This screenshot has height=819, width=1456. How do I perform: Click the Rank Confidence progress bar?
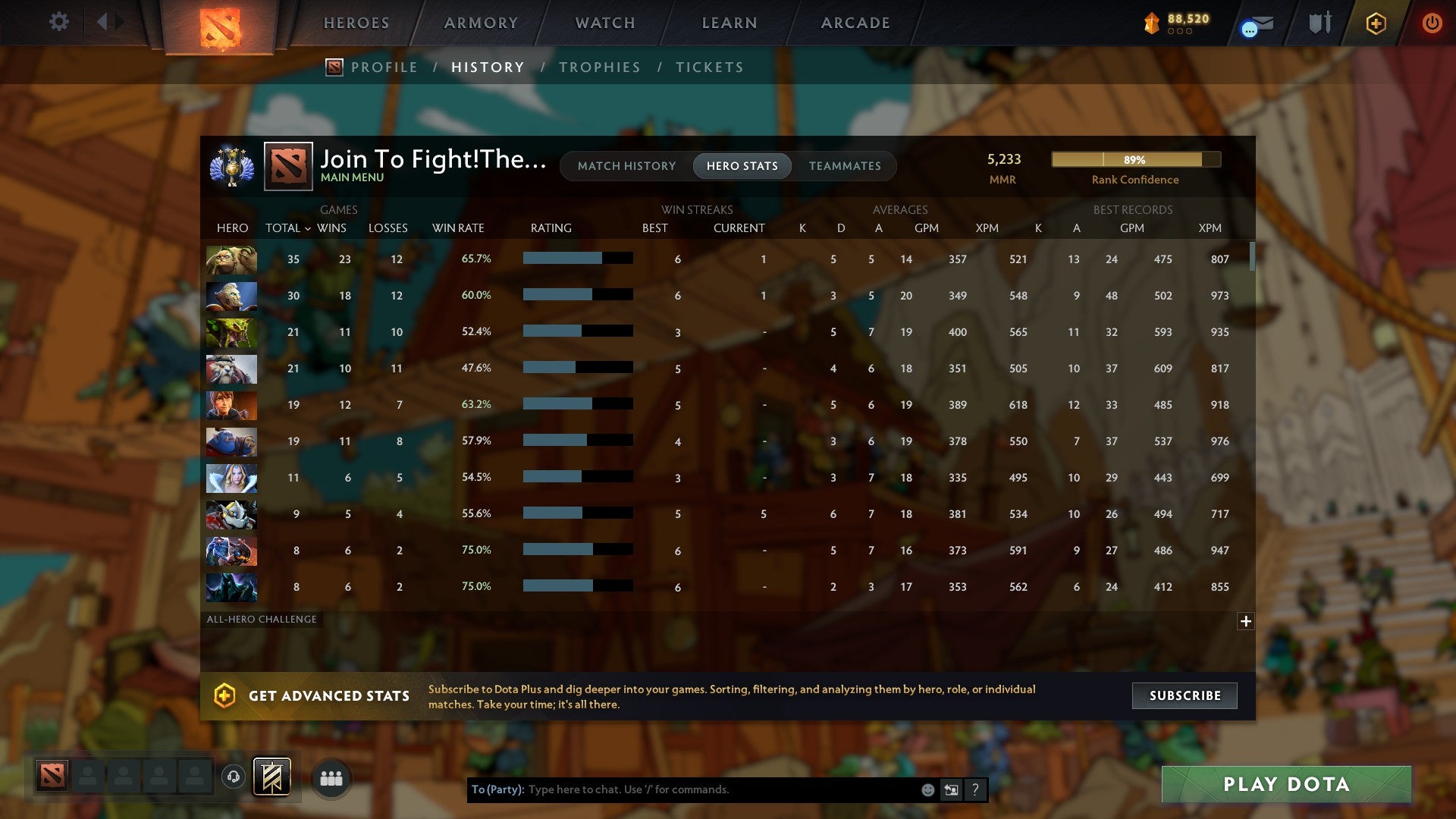pyautogui.click(x=1134, y=159)
